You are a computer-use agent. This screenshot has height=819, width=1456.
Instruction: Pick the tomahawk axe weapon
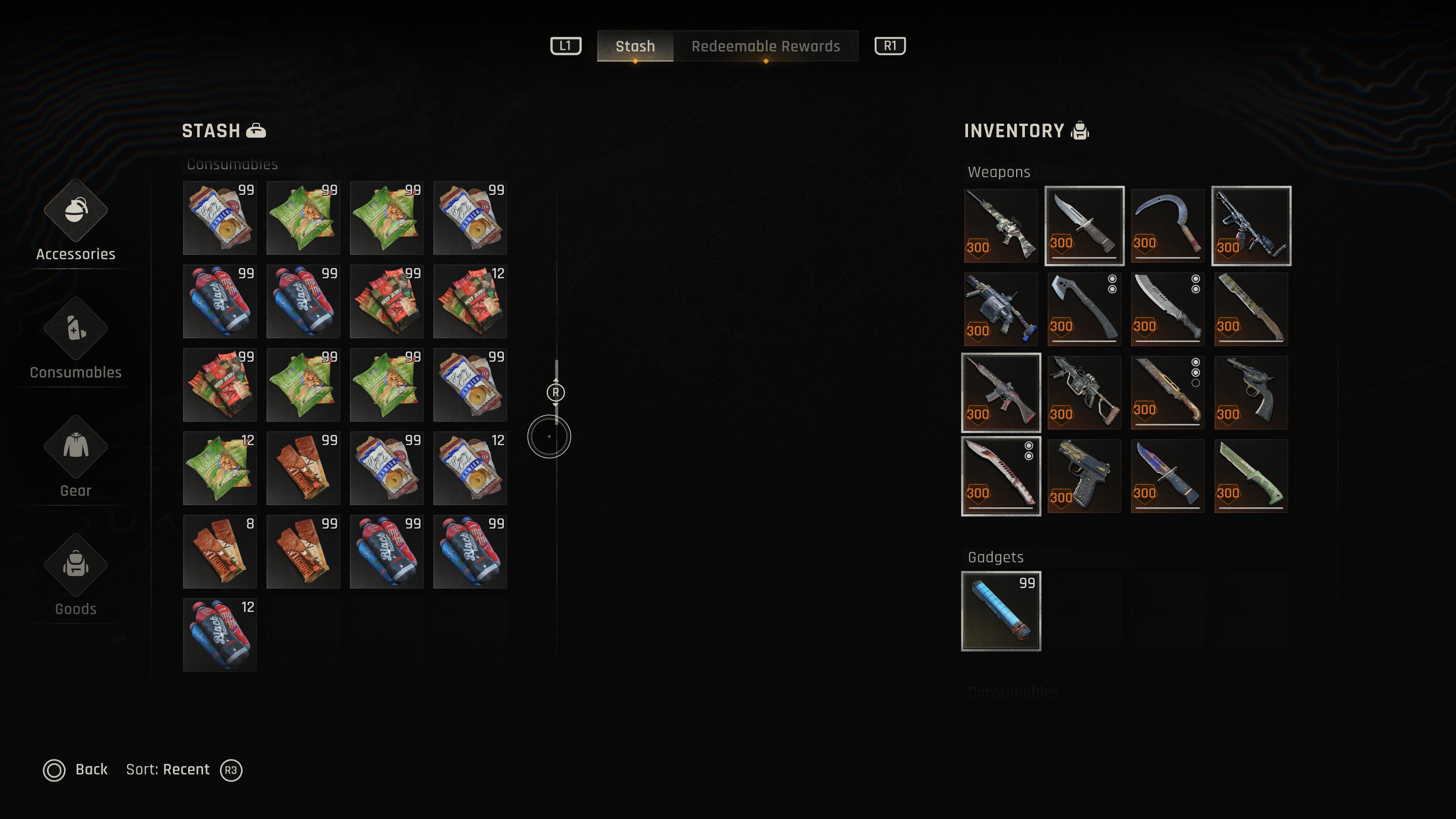1084,309
